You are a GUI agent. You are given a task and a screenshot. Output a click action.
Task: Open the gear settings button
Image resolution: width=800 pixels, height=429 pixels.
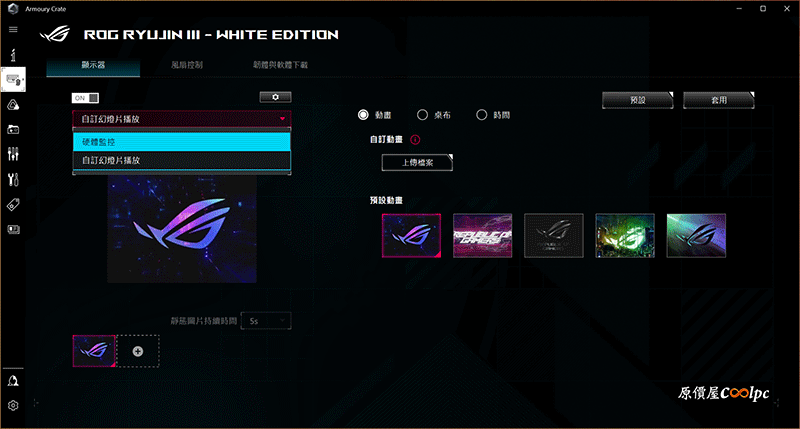(x=275, y=97)
